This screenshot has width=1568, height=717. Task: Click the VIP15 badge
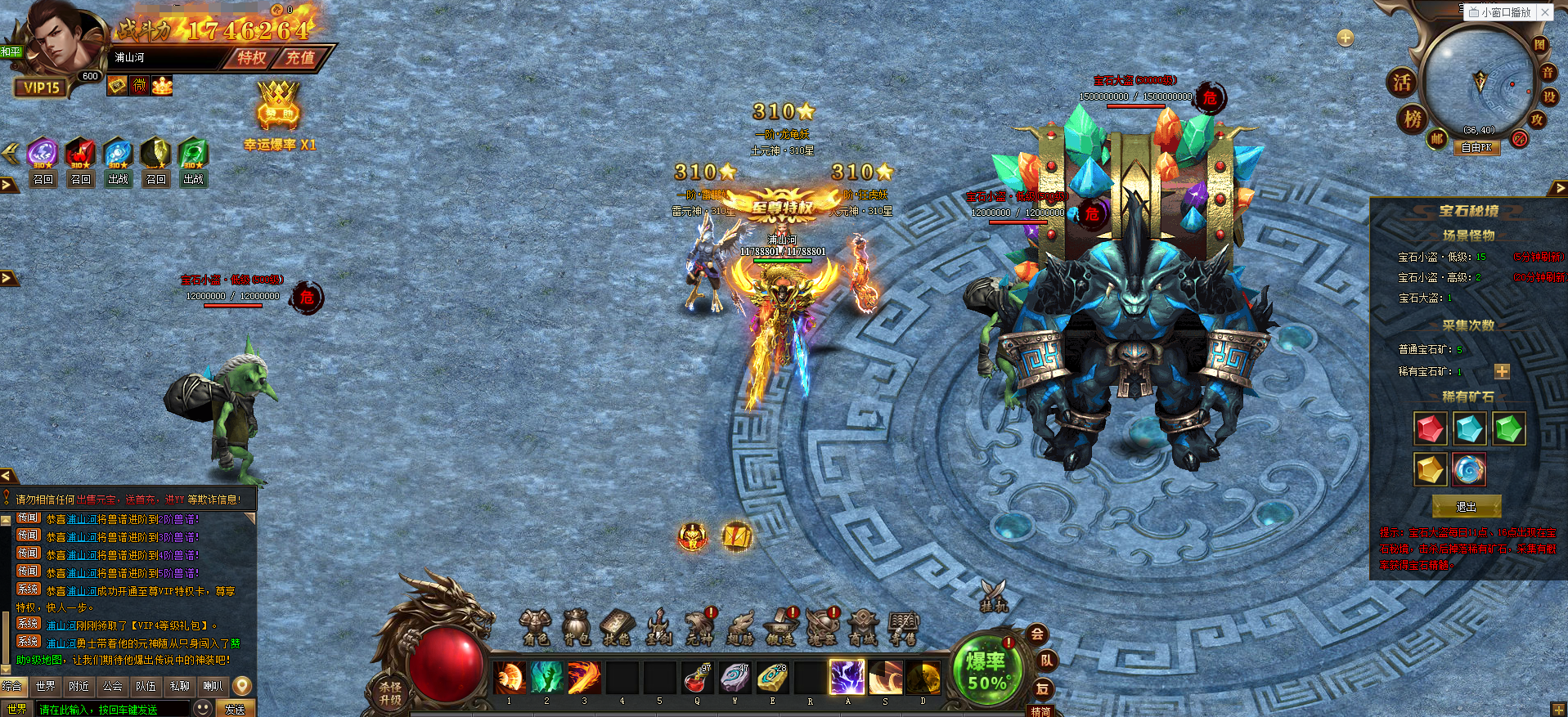(41, 87)
